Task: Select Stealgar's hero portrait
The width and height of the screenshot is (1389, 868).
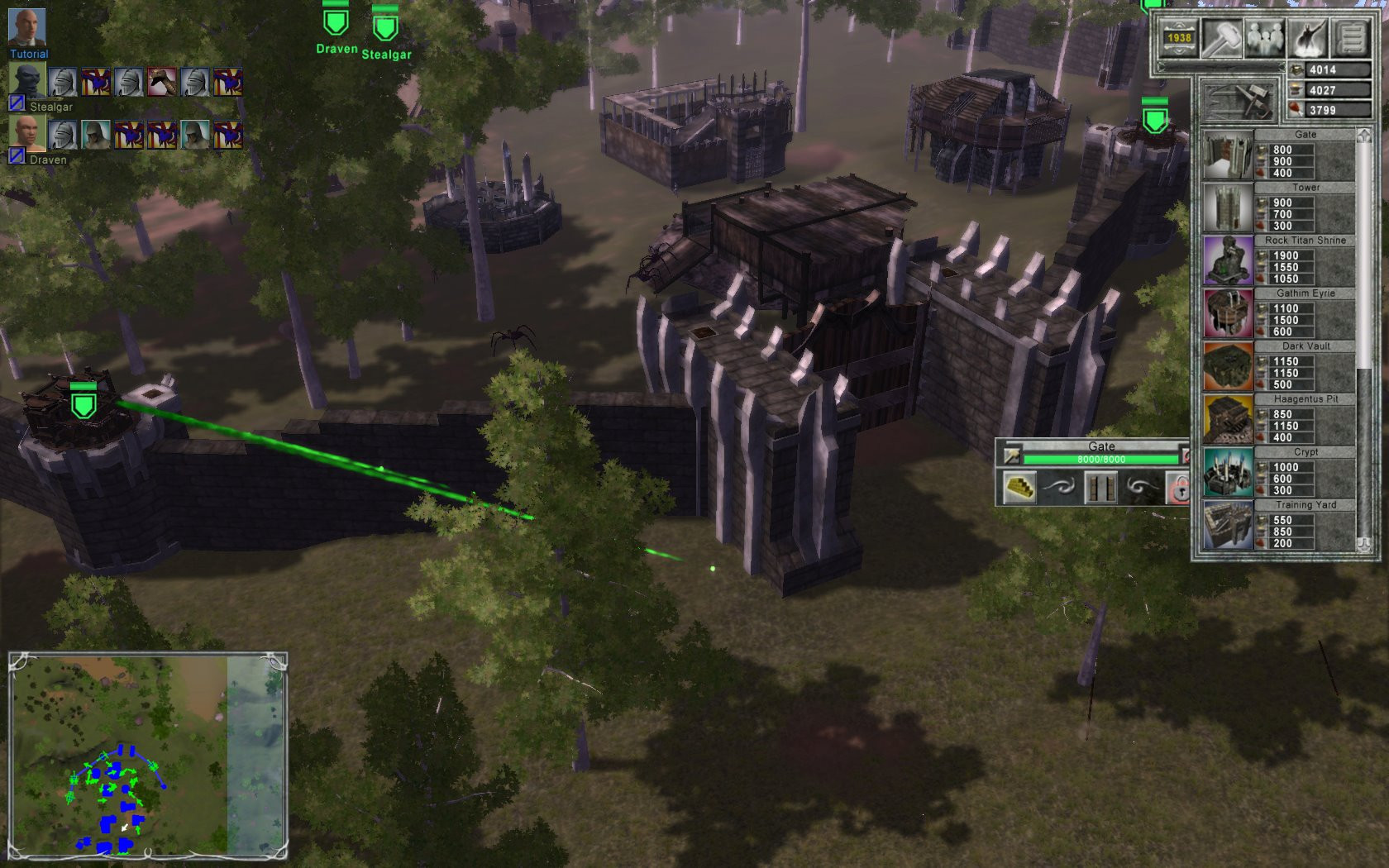Action: (27, 81)
